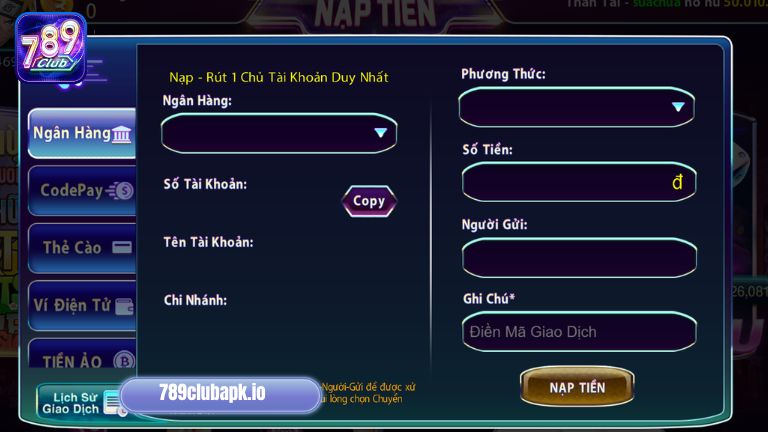
Task: Copy the account number
Action: coord(369,201)
